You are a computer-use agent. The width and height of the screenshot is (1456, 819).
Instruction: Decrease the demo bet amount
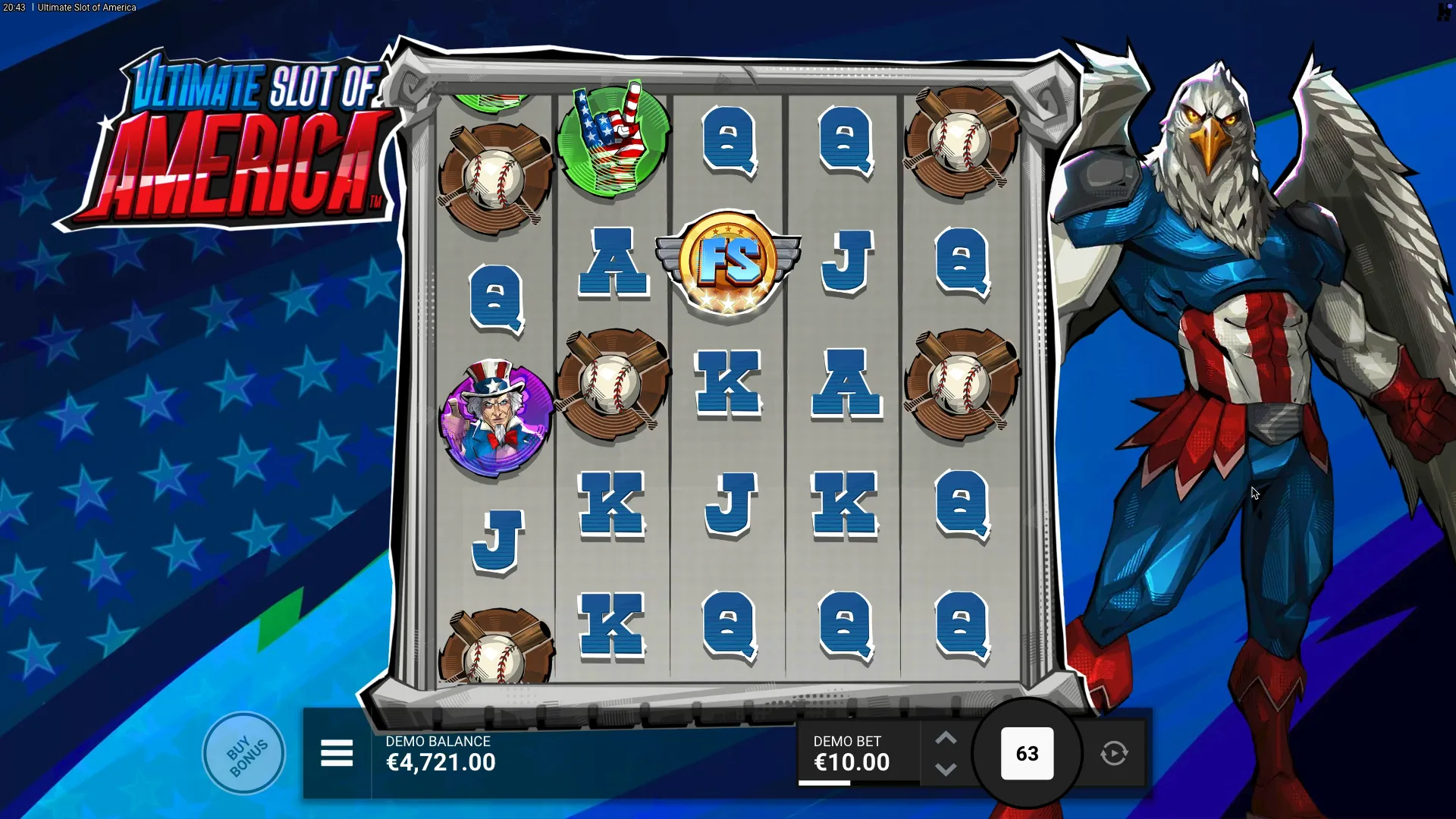pyautogui.click(x=946, y=770)
